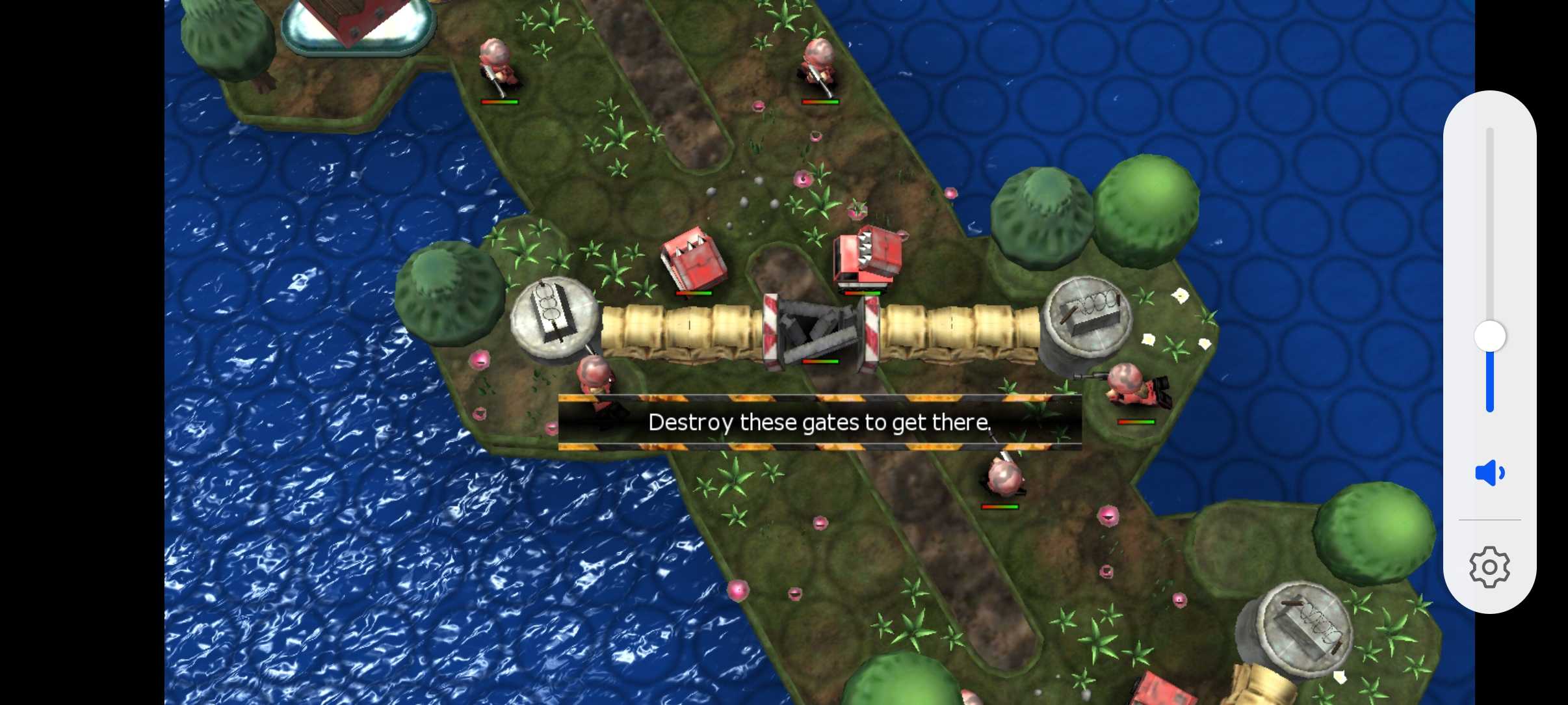This screenshot has height=705, width=1568.
Task: Dismiss the "Destroy these gates" tutorial banner
Action: pyautogui.click(x=819, y=423)
